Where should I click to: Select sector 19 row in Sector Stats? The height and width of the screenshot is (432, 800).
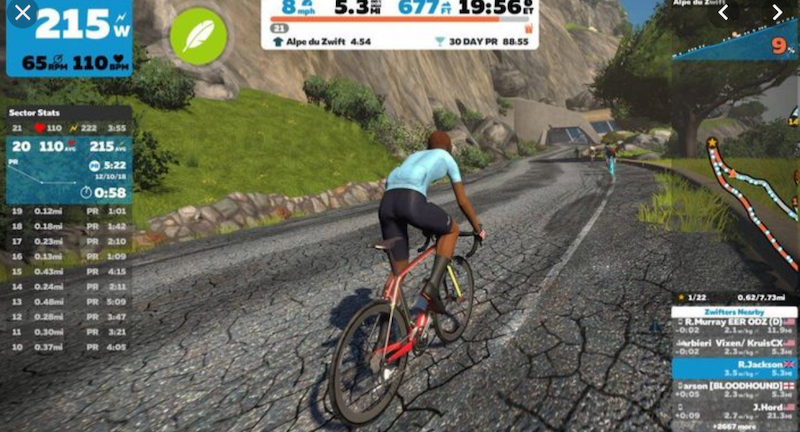click(x=68, y=212)
